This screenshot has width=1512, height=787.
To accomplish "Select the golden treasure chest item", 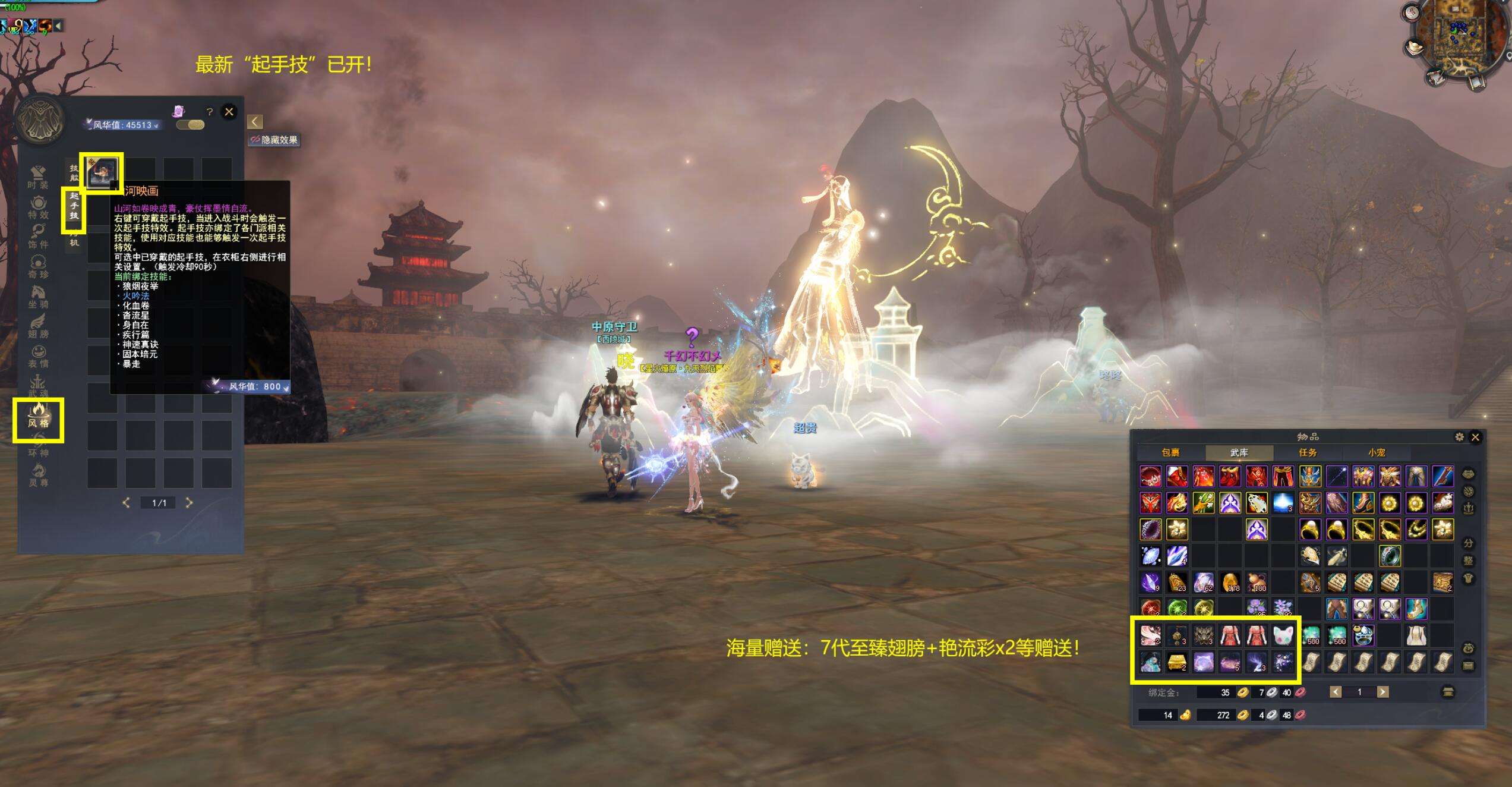I will pyautogui.click(x=1177, y=662).
